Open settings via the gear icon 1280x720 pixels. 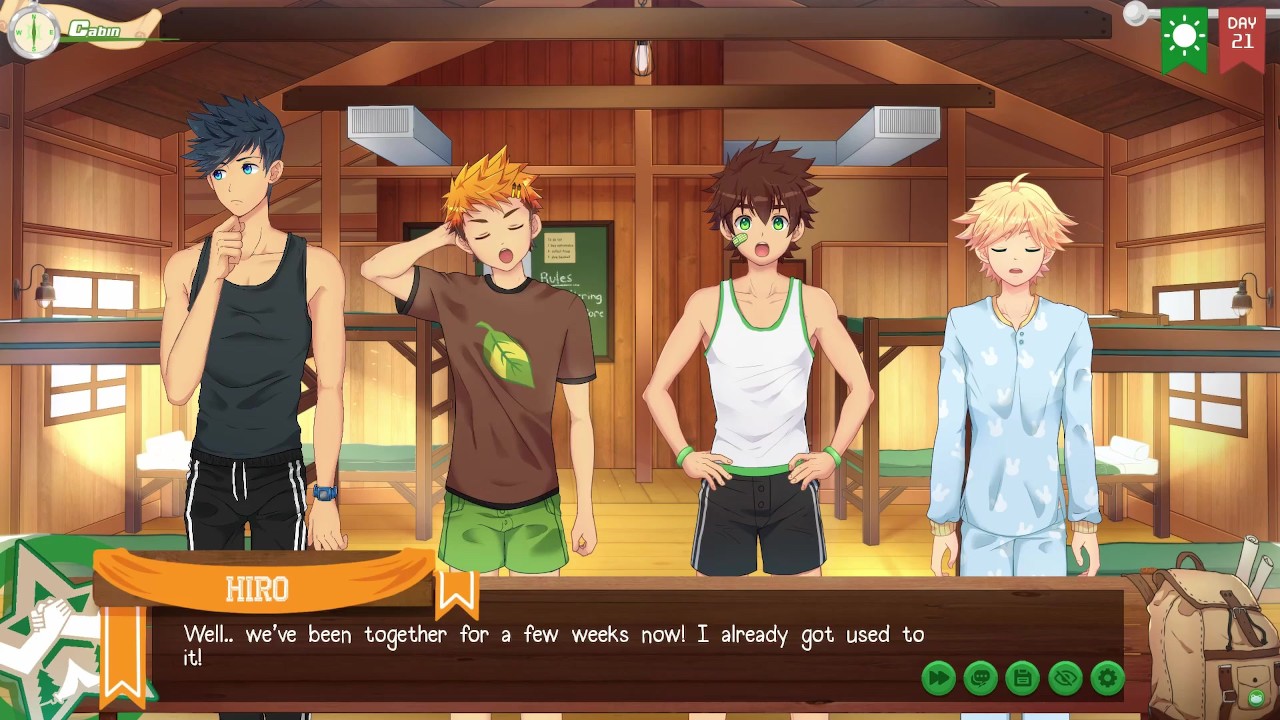click(x=1107, y=678)
